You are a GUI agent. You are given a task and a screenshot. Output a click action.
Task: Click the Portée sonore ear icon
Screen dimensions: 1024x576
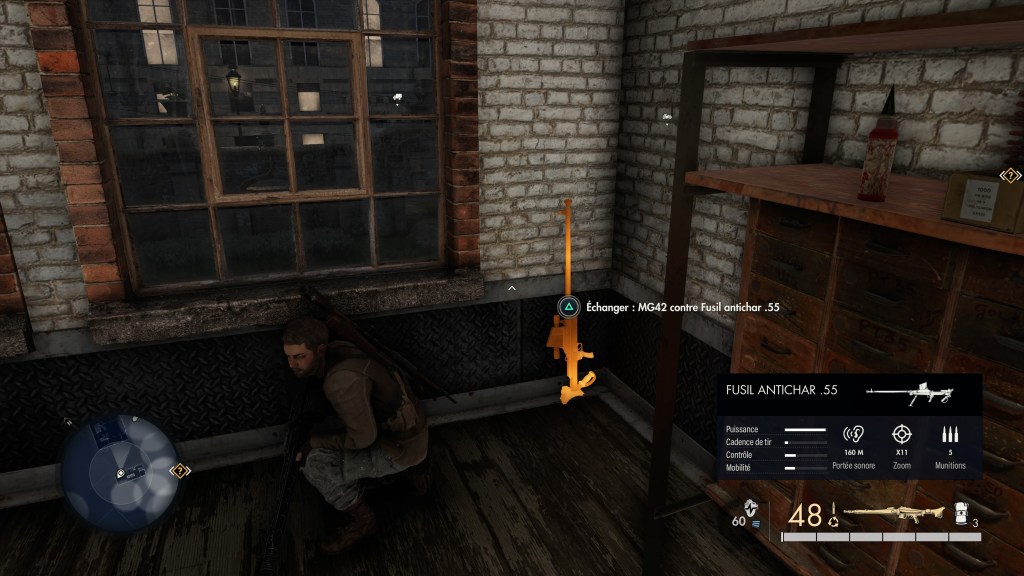coord(853,435)
